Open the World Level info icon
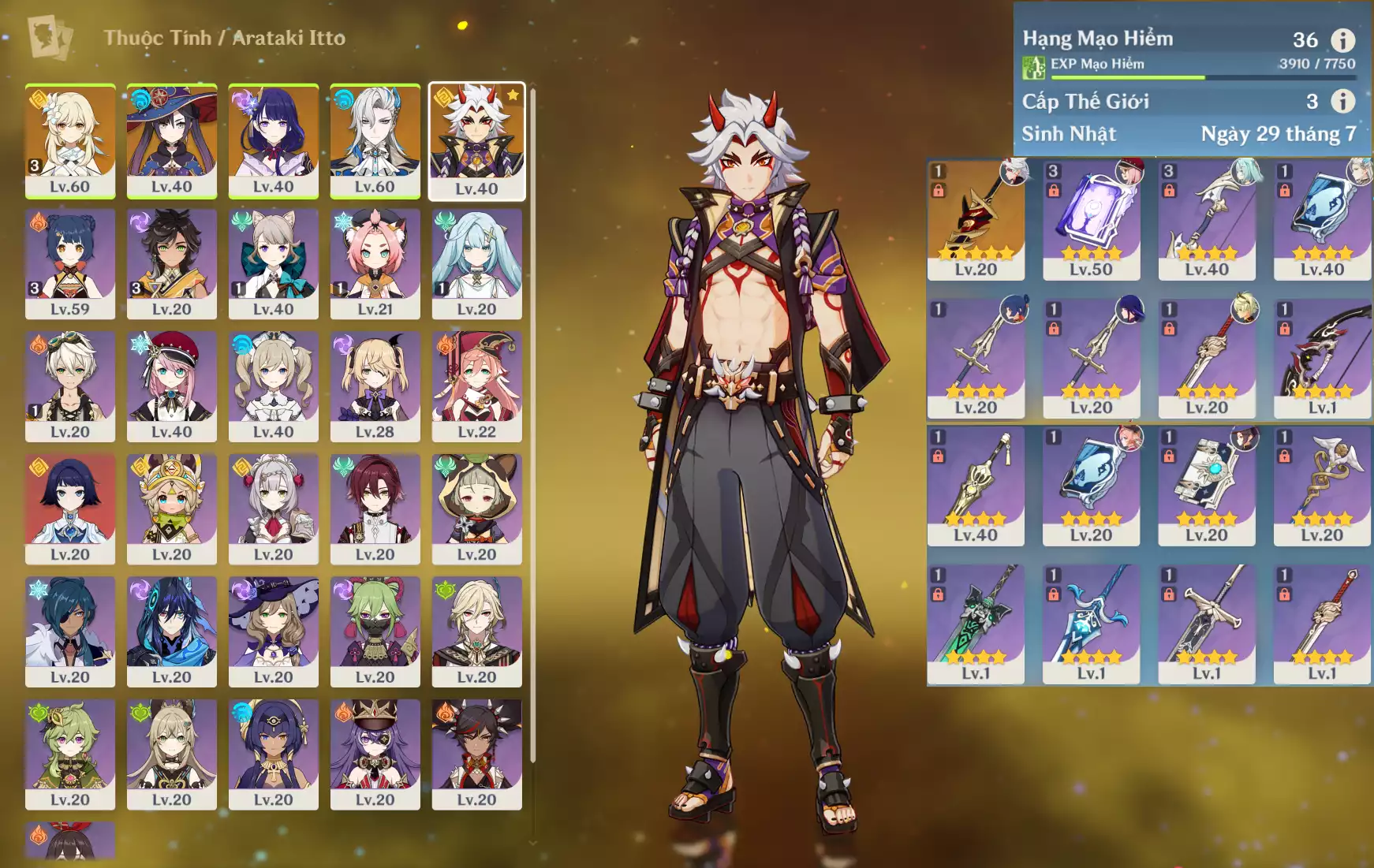This screenshot has width=1374, height=868. [x=1342, y=101]
